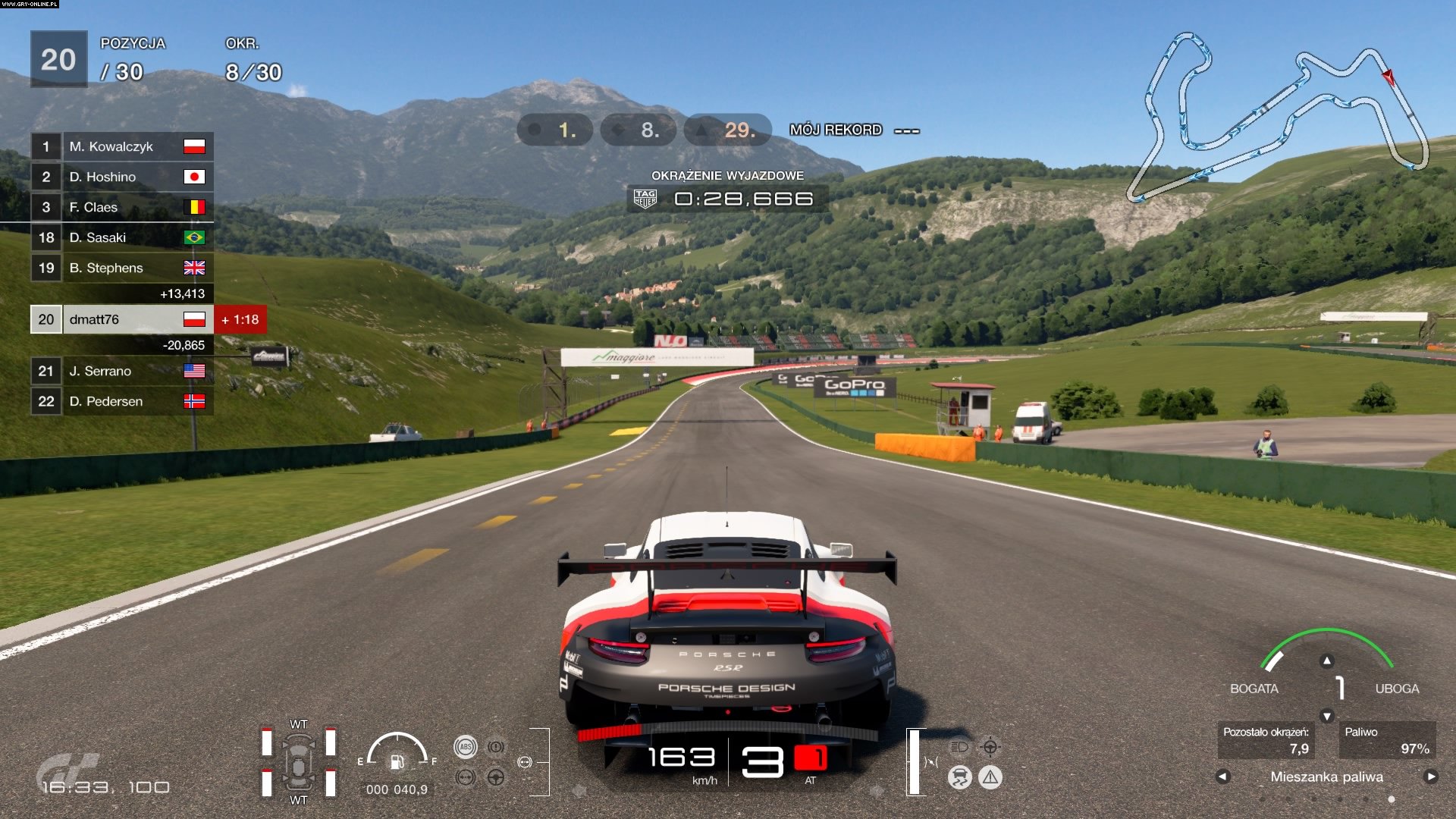Select M. Kowalczyk in the standings
This screenshot has height=819, width=1456.
(x=121, y=146)
